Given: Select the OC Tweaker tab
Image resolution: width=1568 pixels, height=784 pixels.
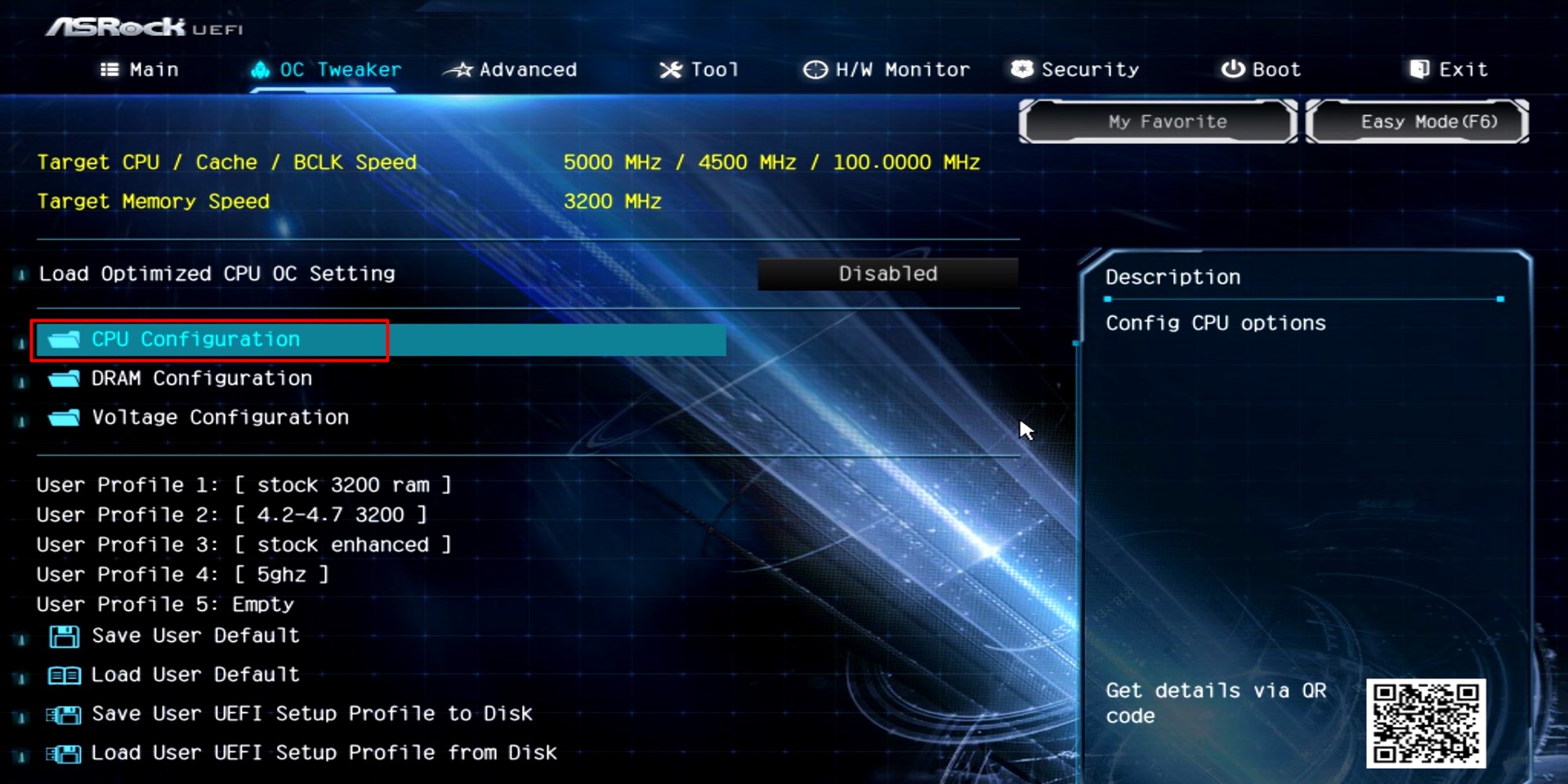Looking at the screenshot, I should coord(326,70).
